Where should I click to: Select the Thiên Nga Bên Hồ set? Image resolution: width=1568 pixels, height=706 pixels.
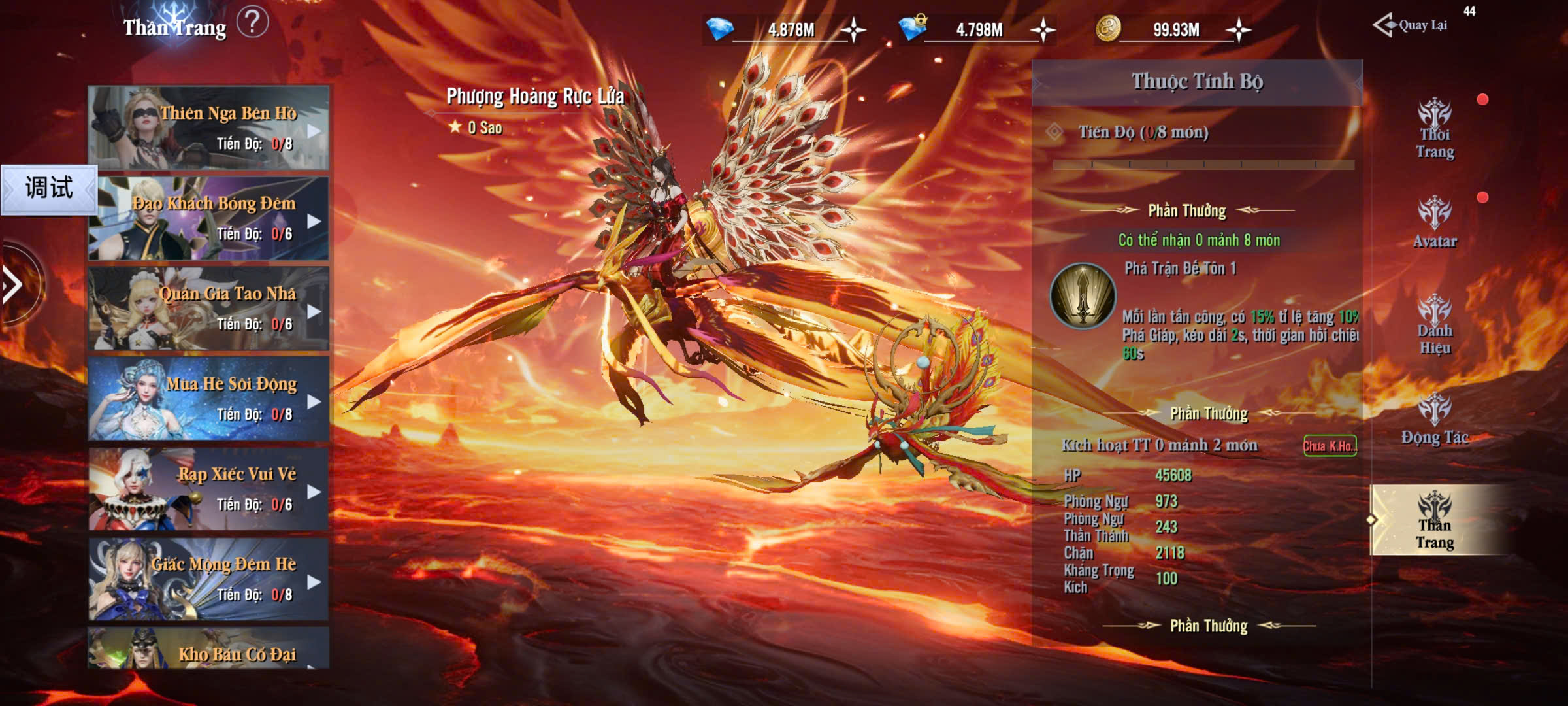(x=208, y=127)
